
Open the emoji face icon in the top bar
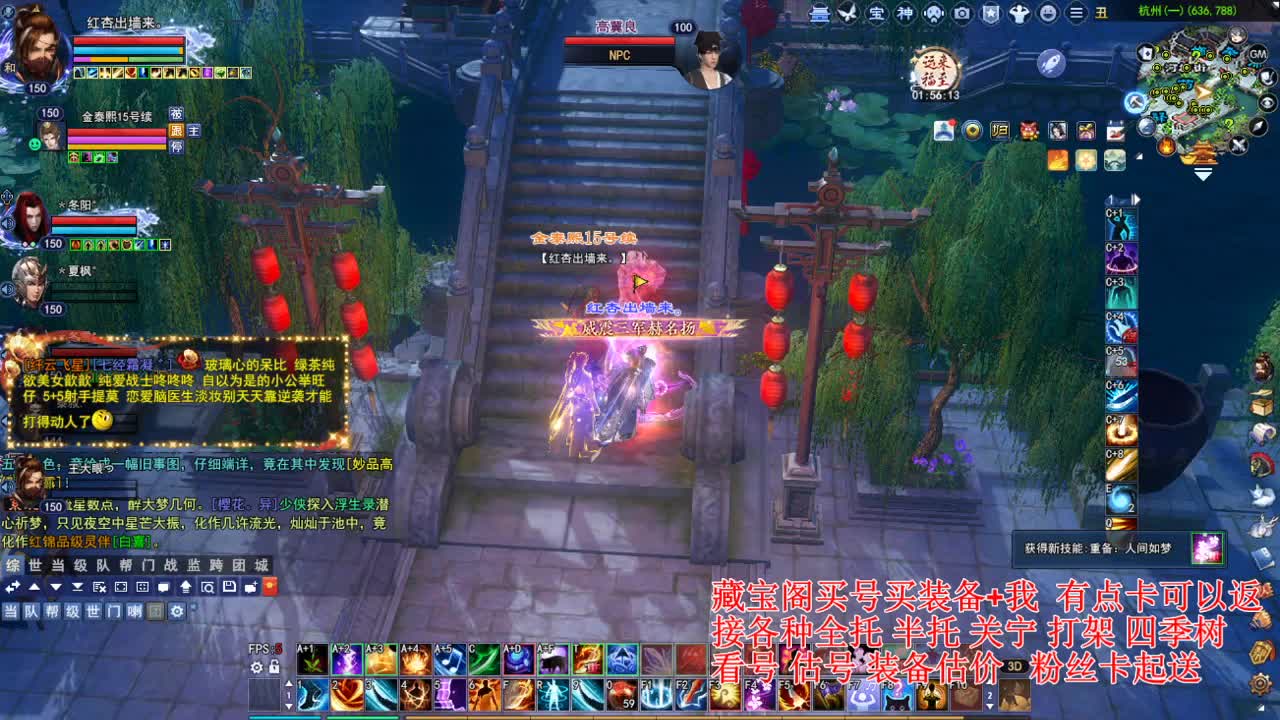pyautogui.click(x=1048, y=13)
